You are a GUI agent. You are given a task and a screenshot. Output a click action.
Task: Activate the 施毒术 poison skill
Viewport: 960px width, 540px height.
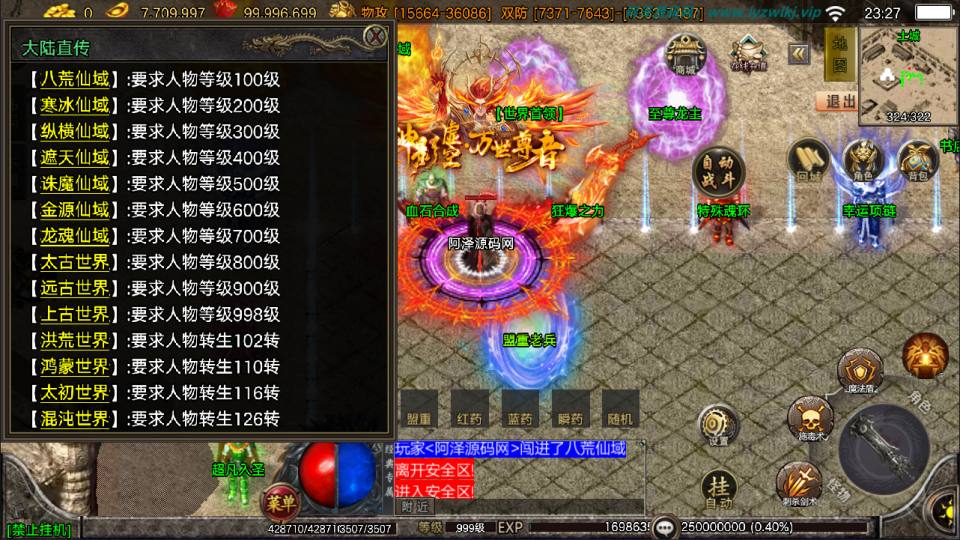coord(808,416)
